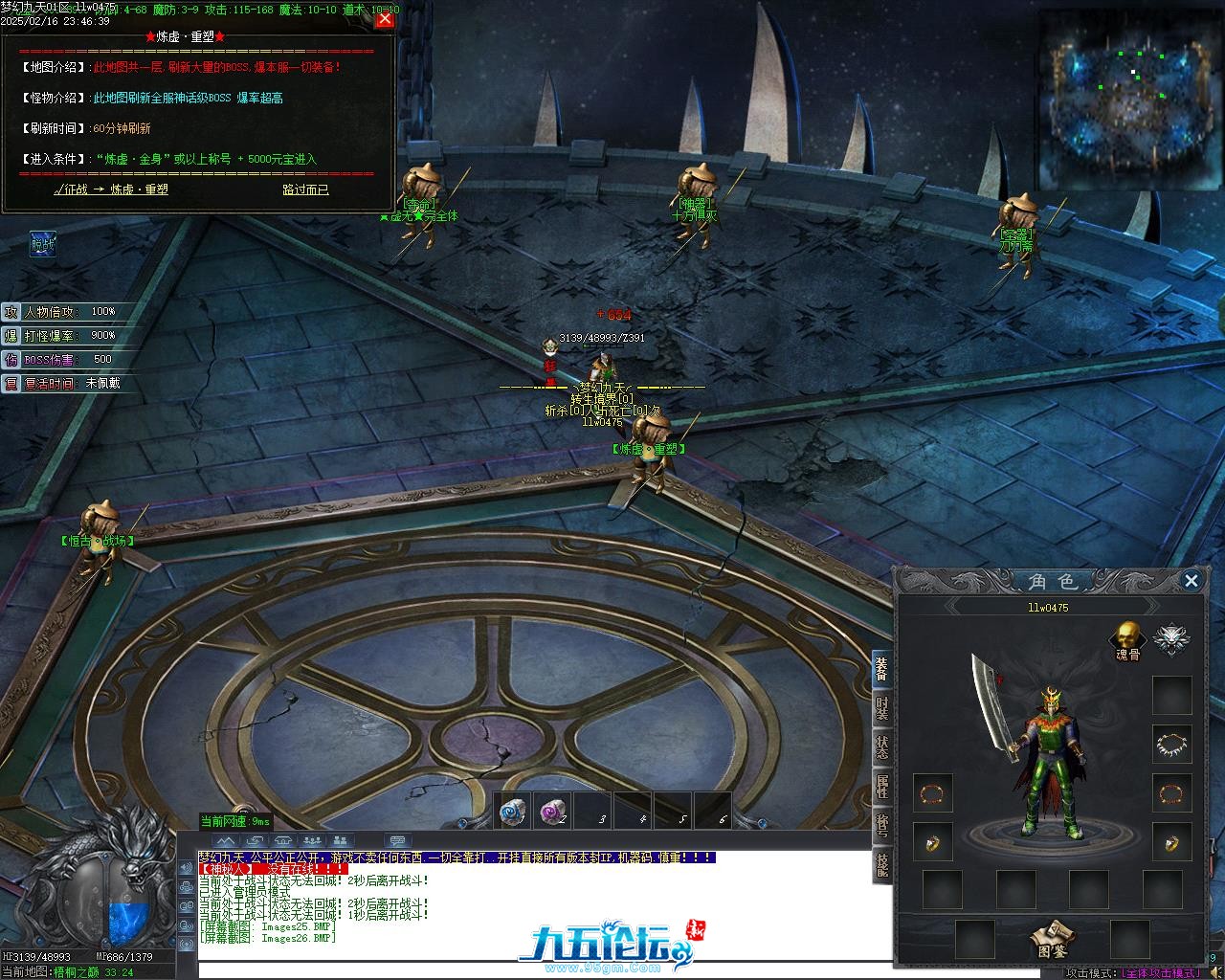Viewport: 1225px width, 980px height.
Task: Use the blue swirl item in hotbar
Action: [x=513, y=812]
